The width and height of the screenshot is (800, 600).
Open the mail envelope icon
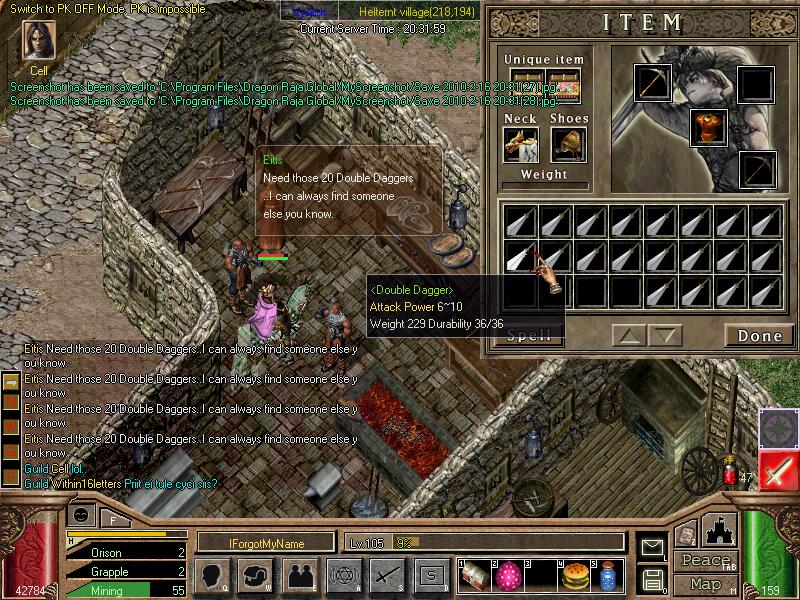(652, 546)
